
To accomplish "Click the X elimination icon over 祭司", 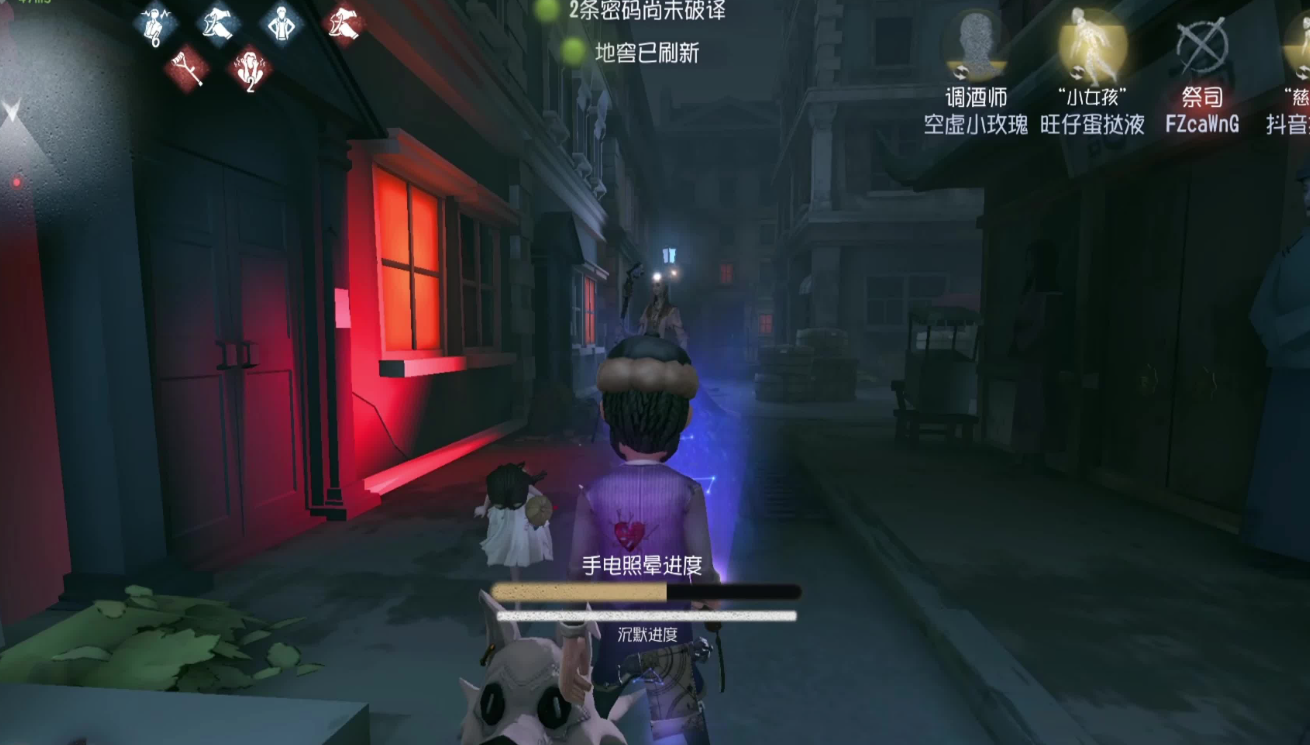I will click(1201, 45).
